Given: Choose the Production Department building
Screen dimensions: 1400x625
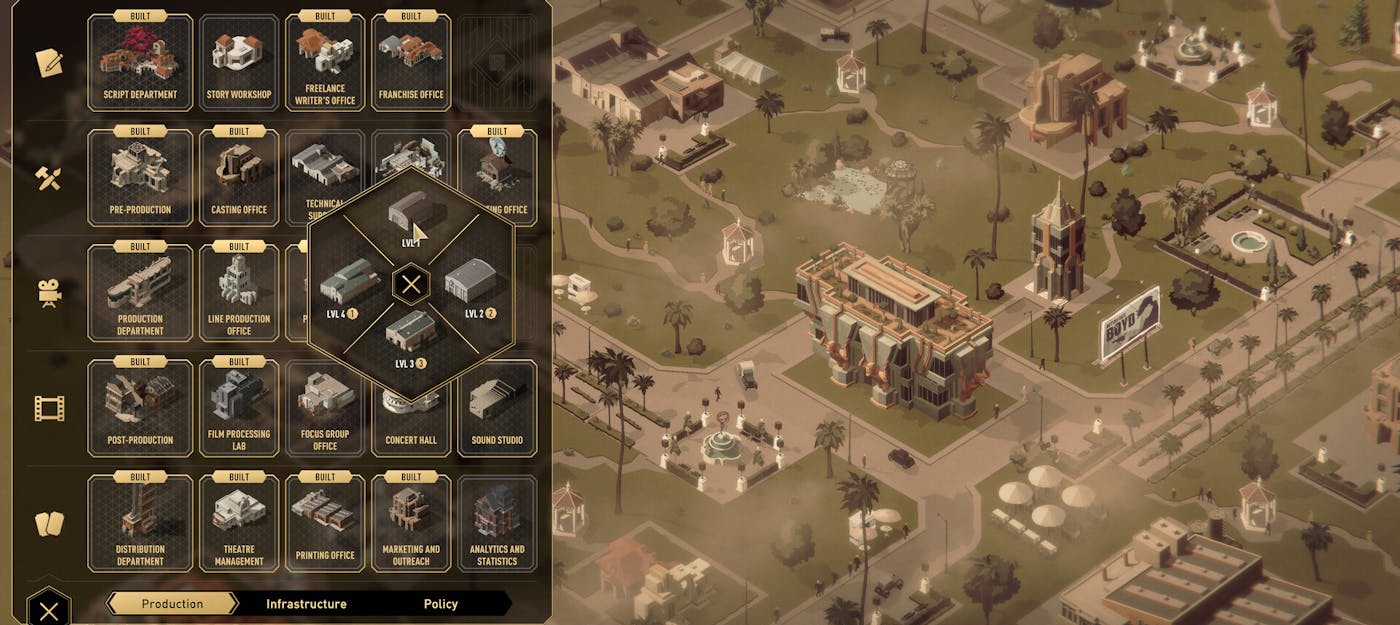Looking at the screenshot, I should 140,293.
